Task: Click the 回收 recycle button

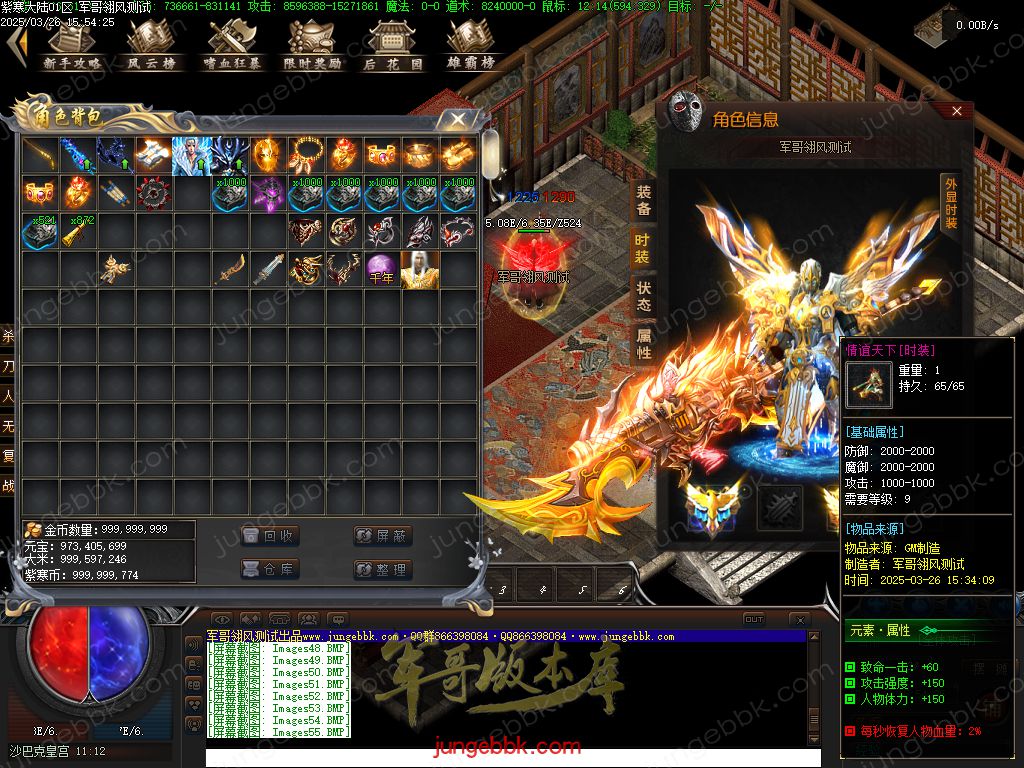Action: pos(270,536)
